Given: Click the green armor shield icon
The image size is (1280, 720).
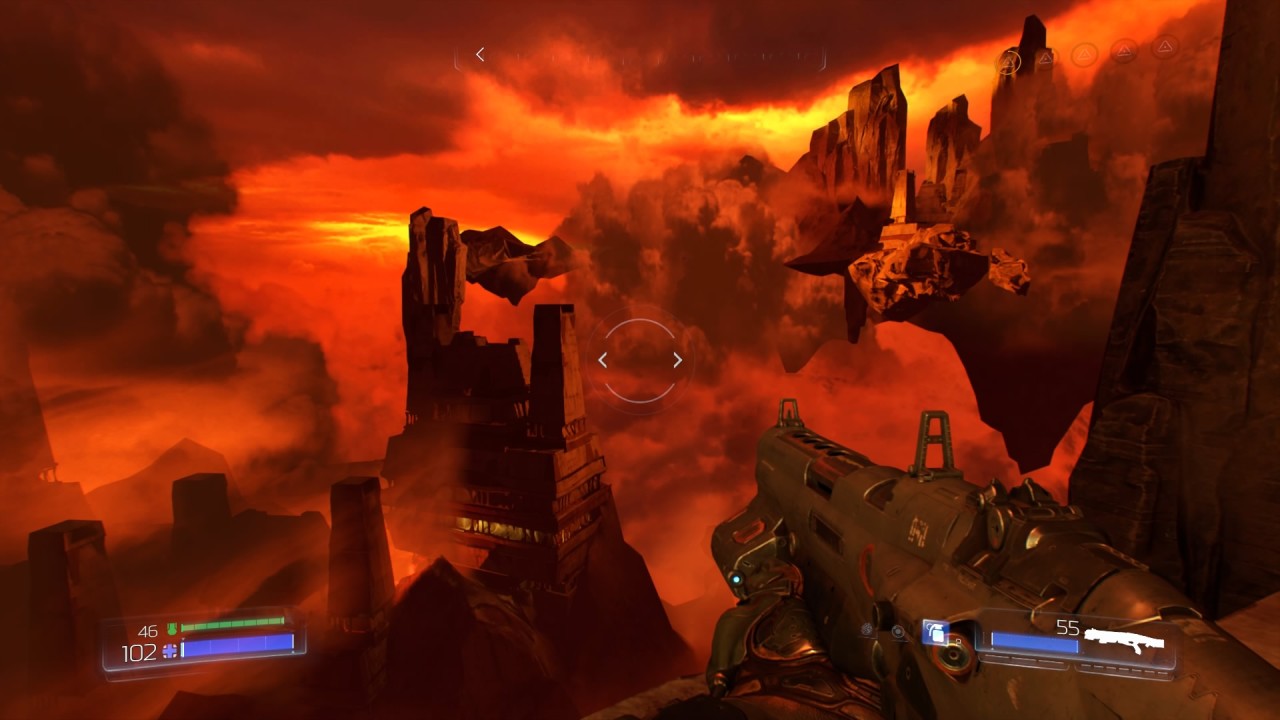Looking at the screenshot, I should 171,630.
